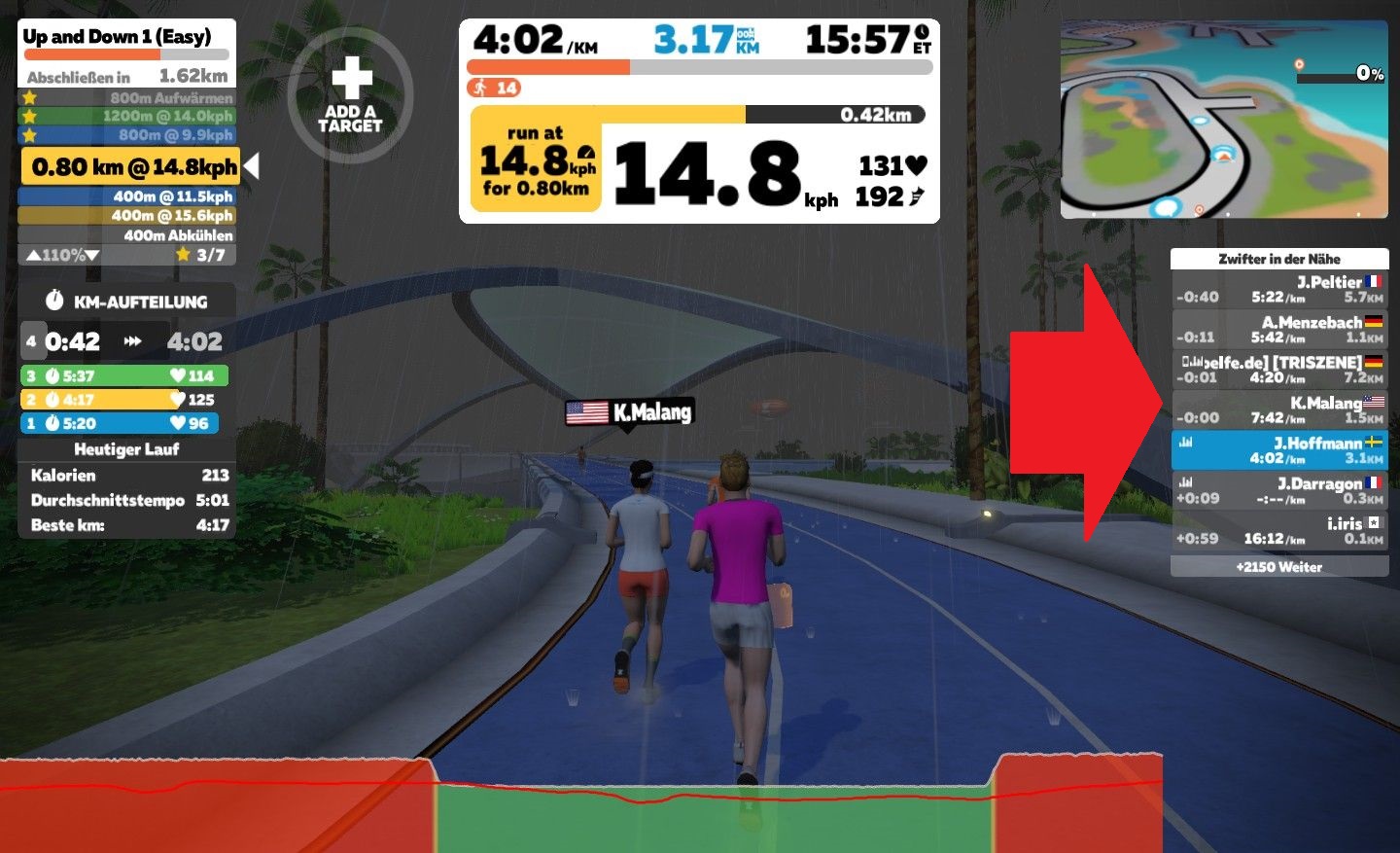Pick K.Malang in the nearby Zwifters list

tap(1279, 409)
